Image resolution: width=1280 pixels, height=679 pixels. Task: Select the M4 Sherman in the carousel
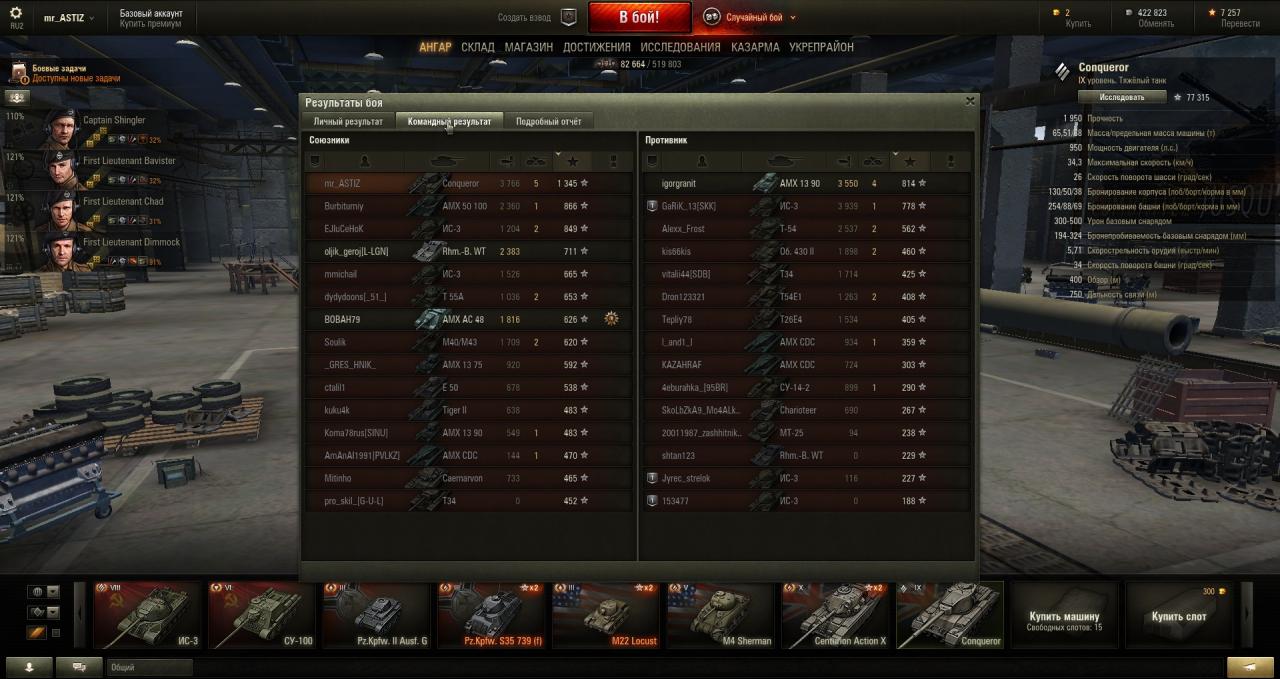(720, 614)
